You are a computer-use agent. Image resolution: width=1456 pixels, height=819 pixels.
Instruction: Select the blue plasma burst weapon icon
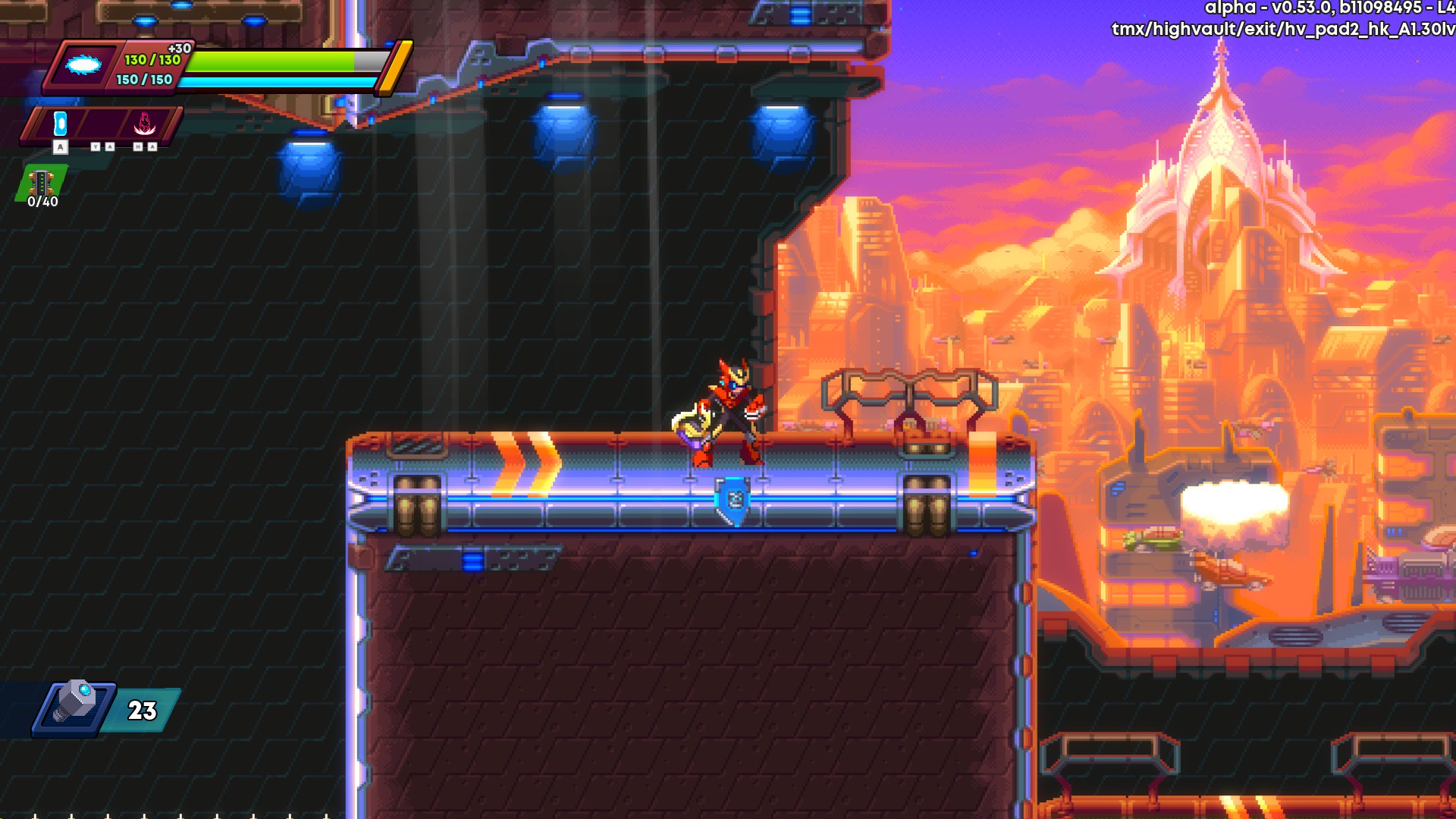click(83, 65)
